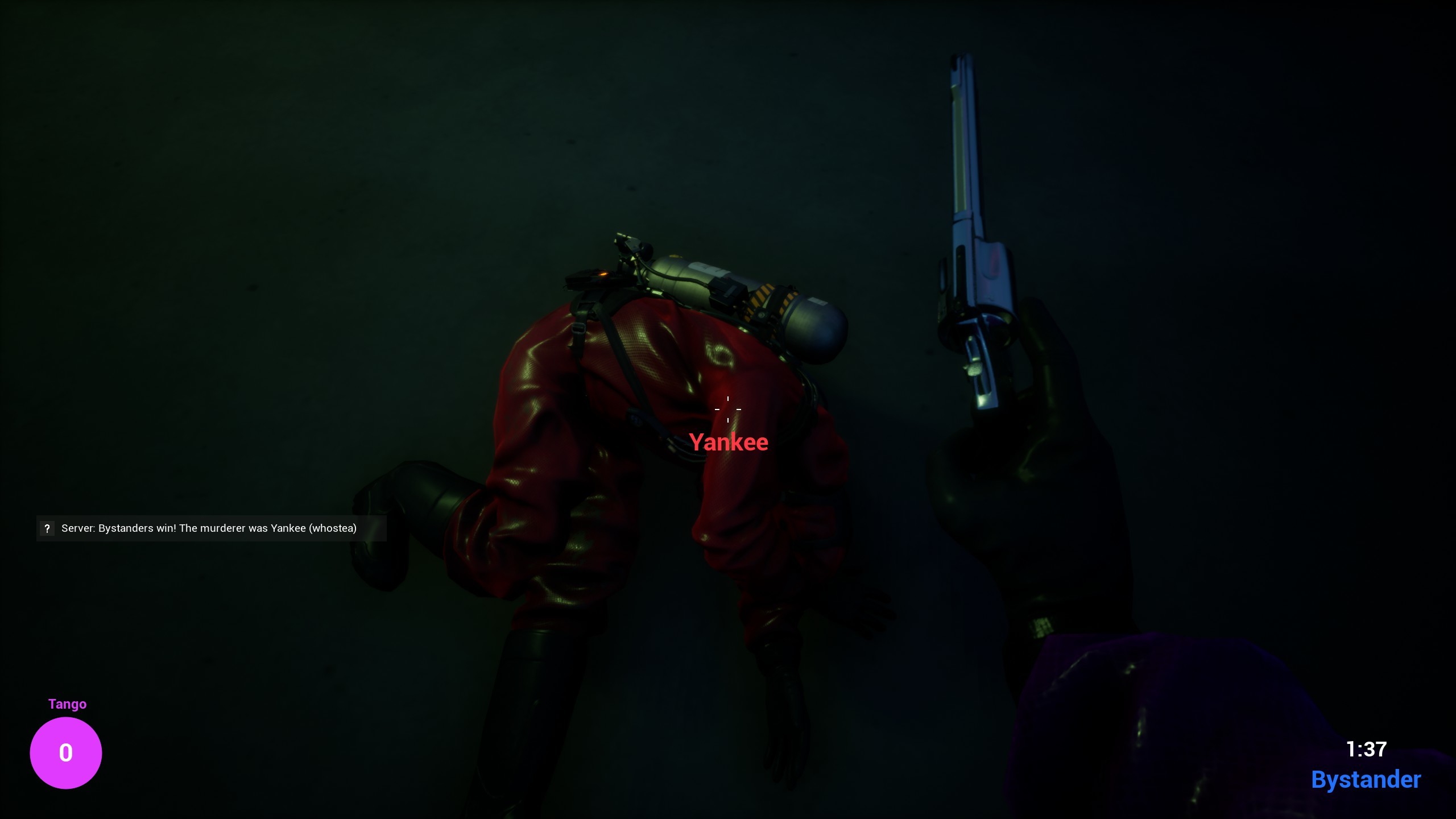The image size is (1456, 819).
Task: Click the red Yankee nameplate
Action: [x=729, y=442]
